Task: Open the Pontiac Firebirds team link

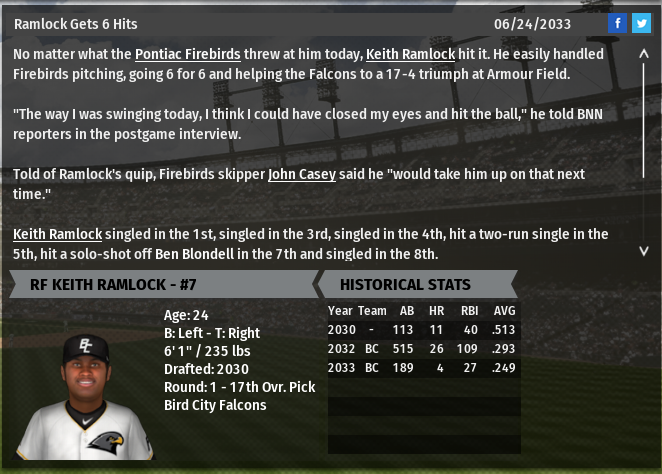Action: pos(196,55)
